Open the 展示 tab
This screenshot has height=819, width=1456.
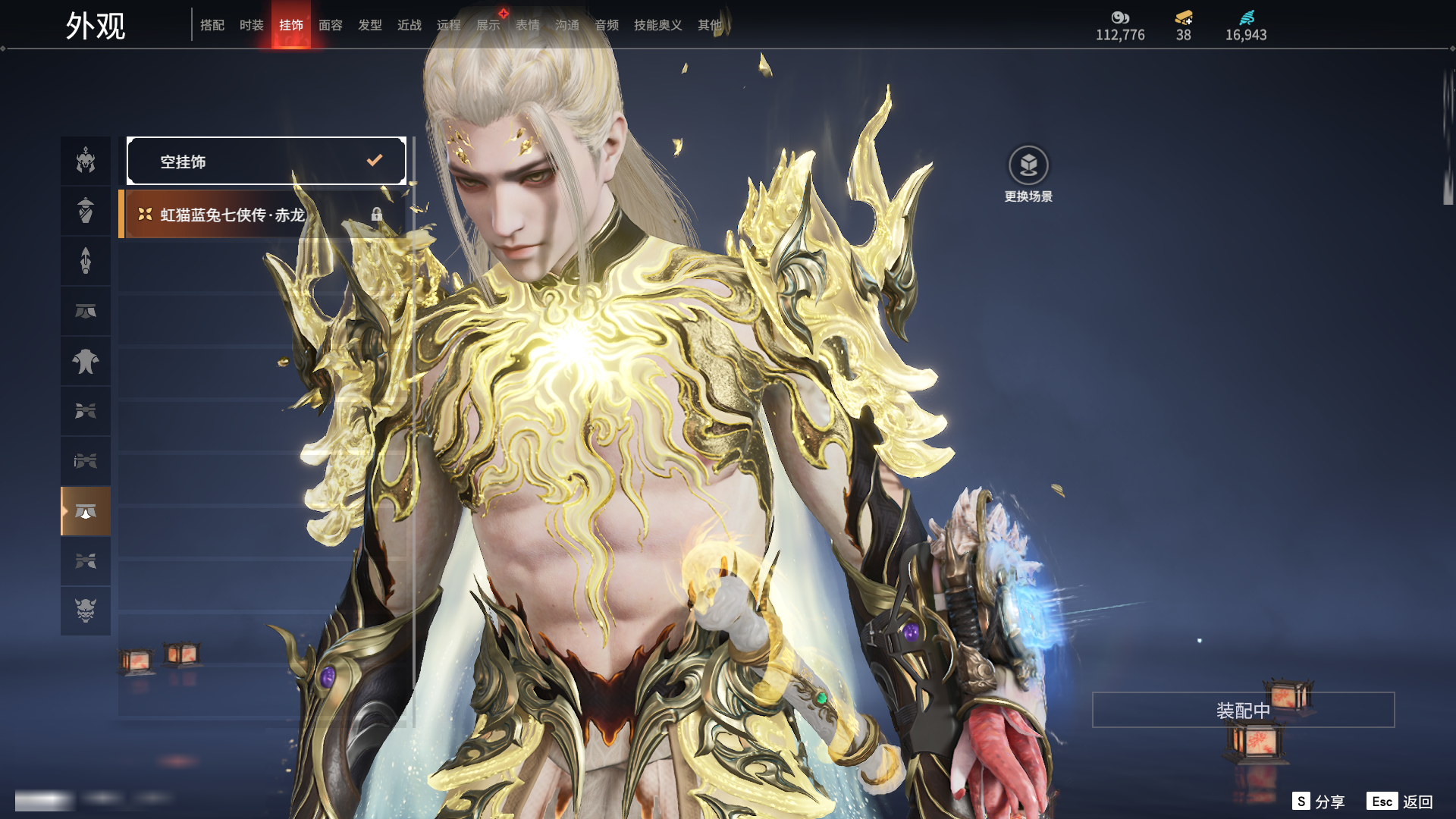click(488, 25)
